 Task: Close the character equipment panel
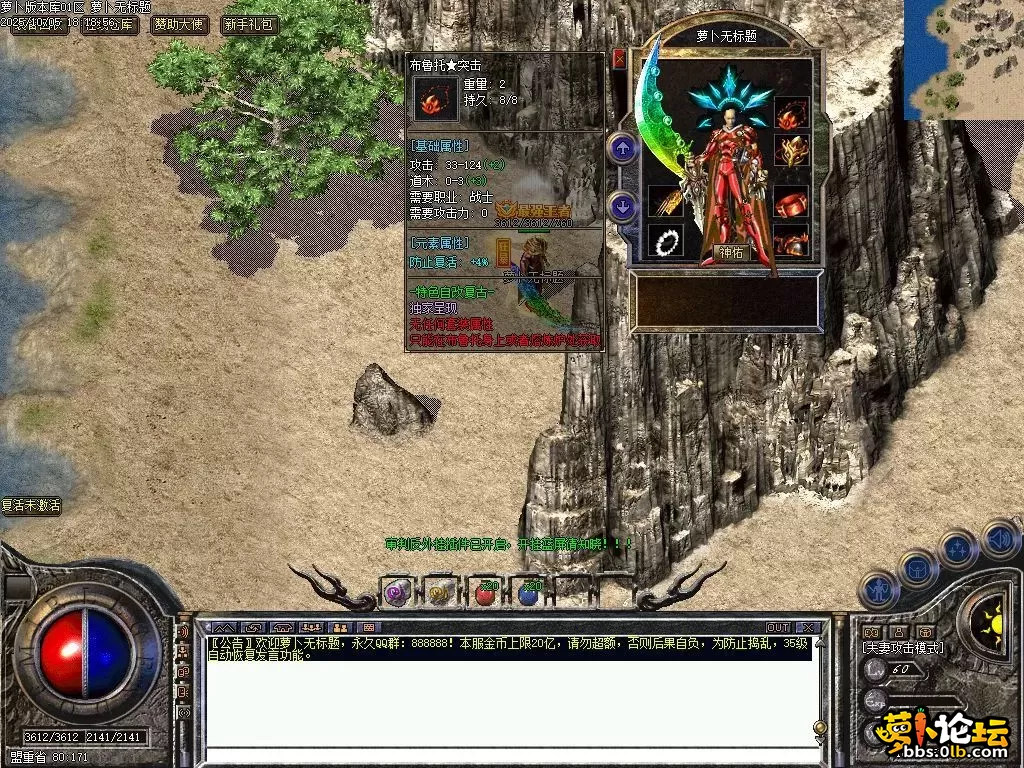pyautogui.click(x=619, y=58)
